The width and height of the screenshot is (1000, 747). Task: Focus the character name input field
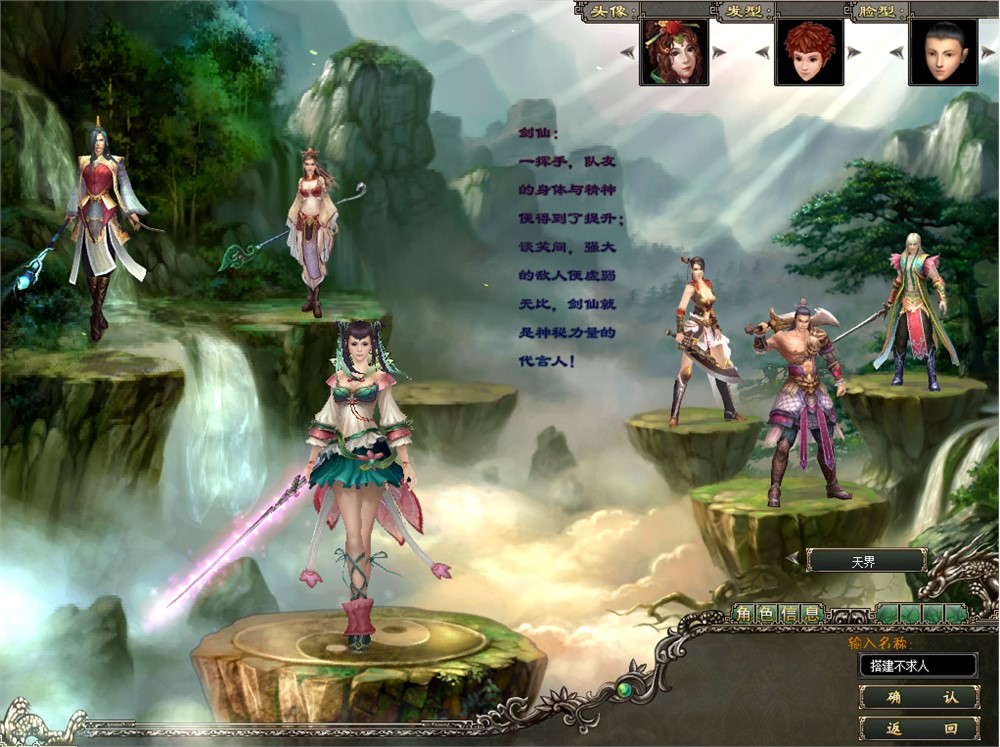(x=918, y=665)
